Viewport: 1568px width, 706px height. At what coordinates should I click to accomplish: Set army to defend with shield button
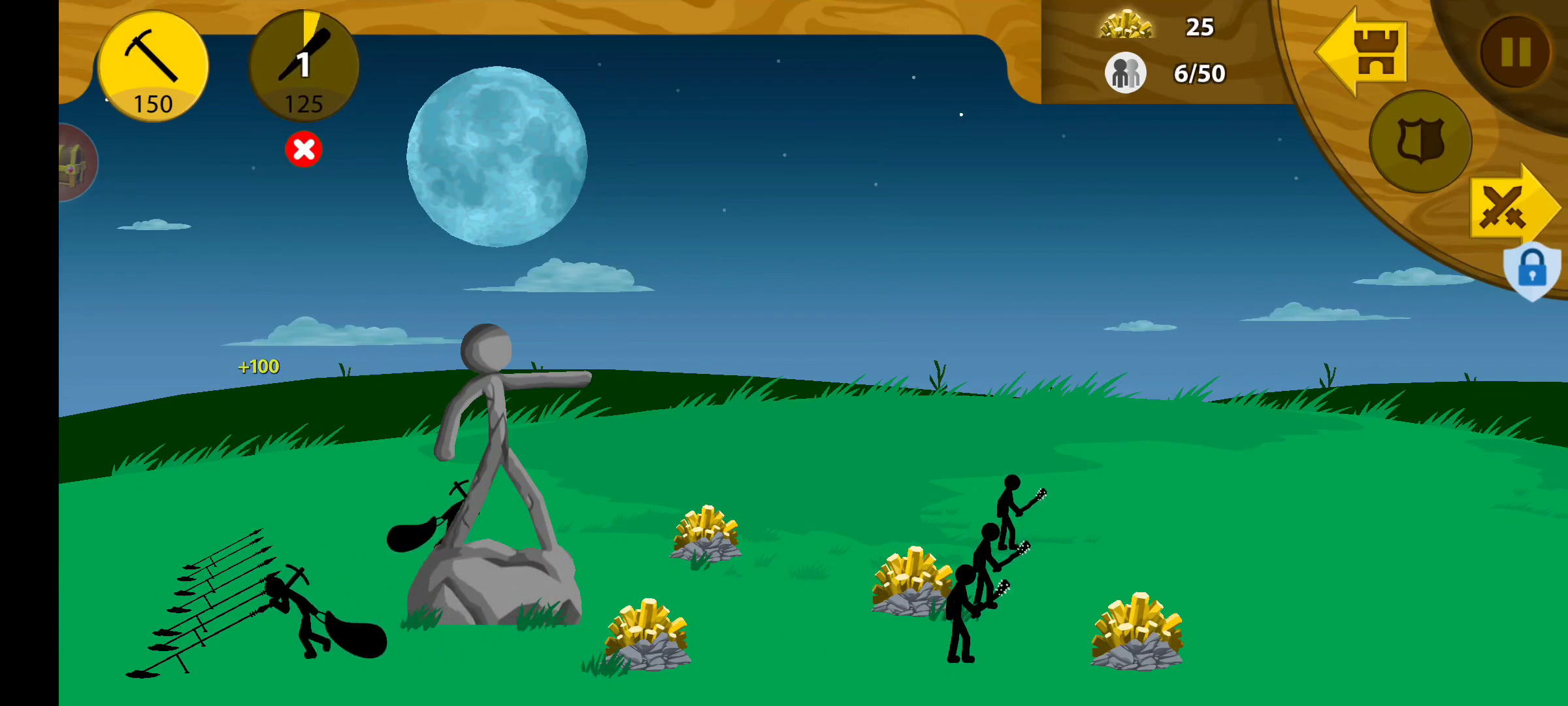click(1420, 142)
